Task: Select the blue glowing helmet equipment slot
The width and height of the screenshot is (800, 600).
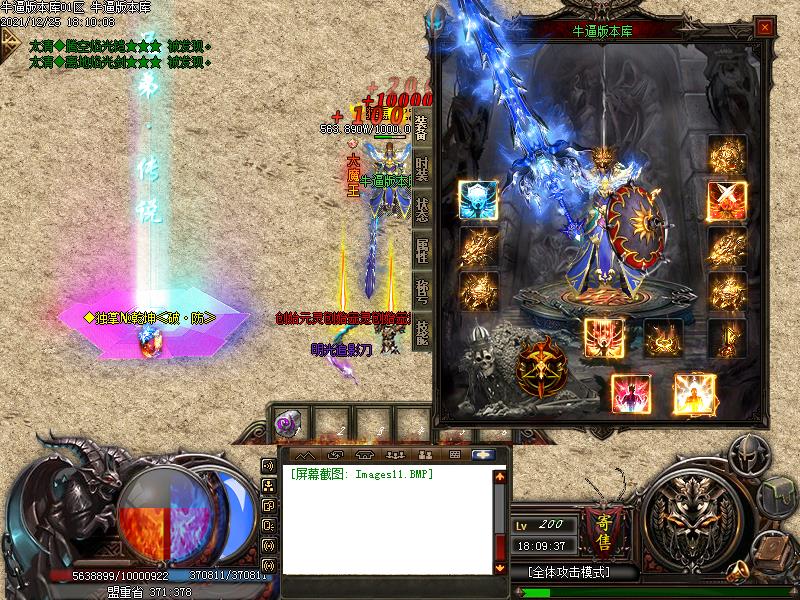Action: 478,200
